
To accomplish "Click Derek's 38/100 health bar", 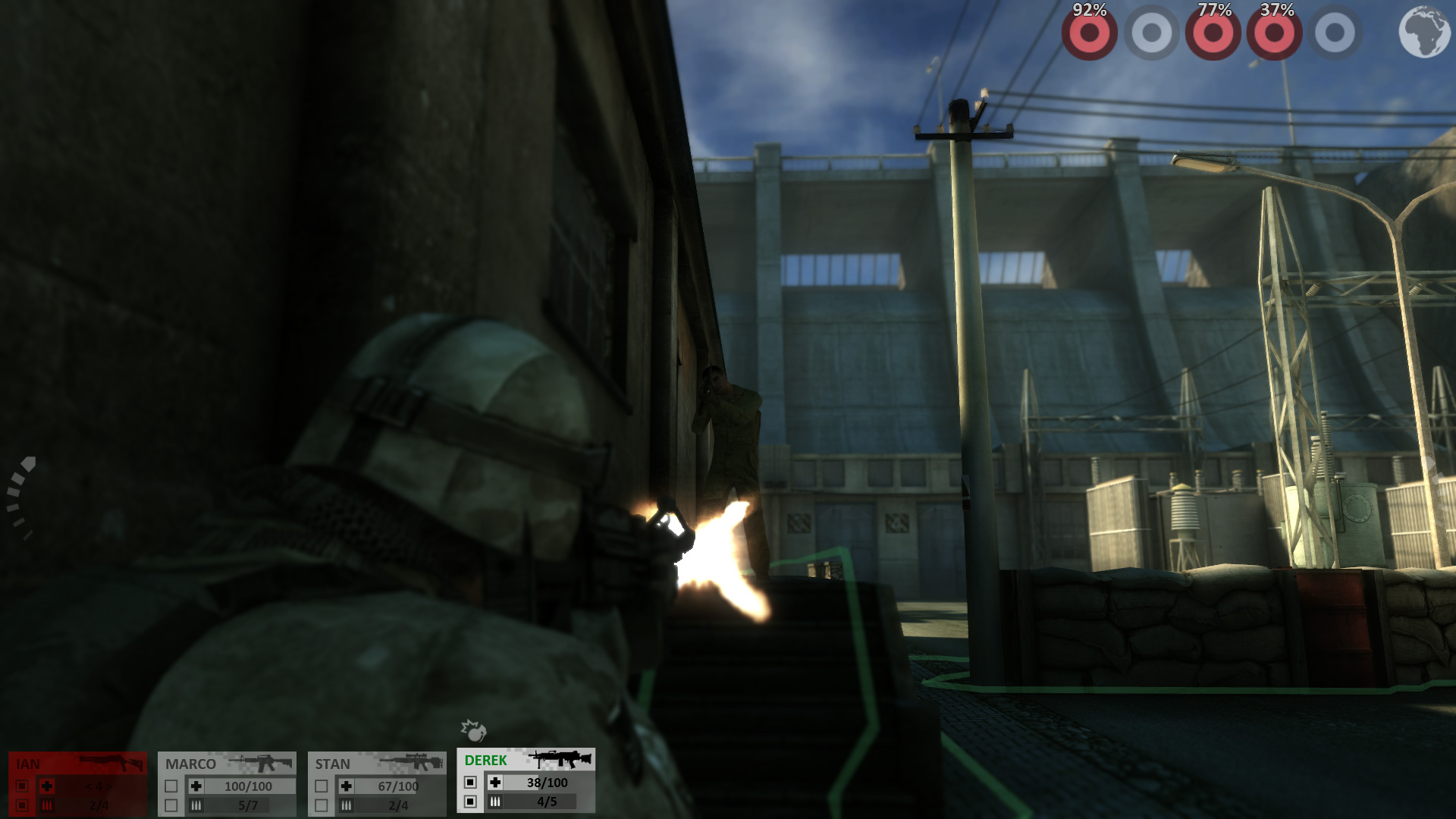I will point(547,783).
